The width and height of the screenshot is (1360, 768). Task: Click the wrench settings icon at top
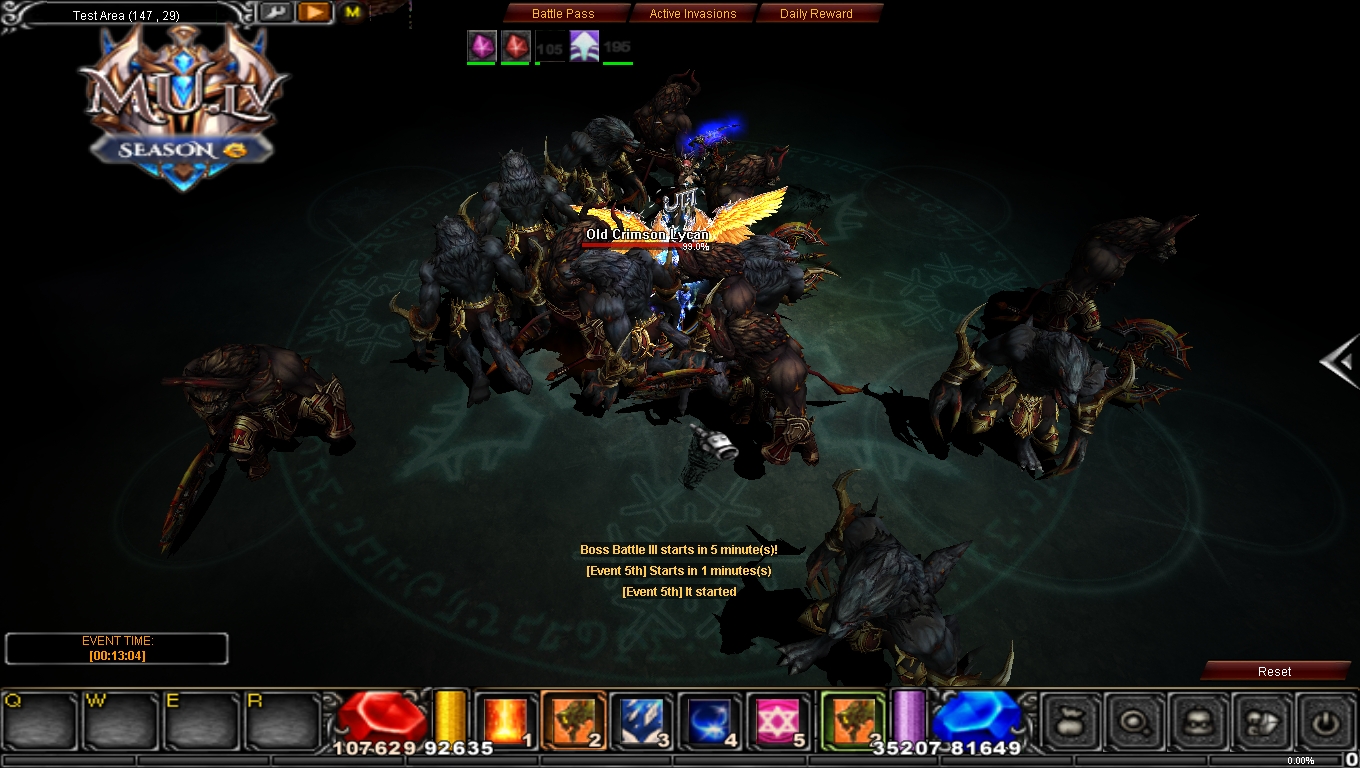click(x=276, y=12)
